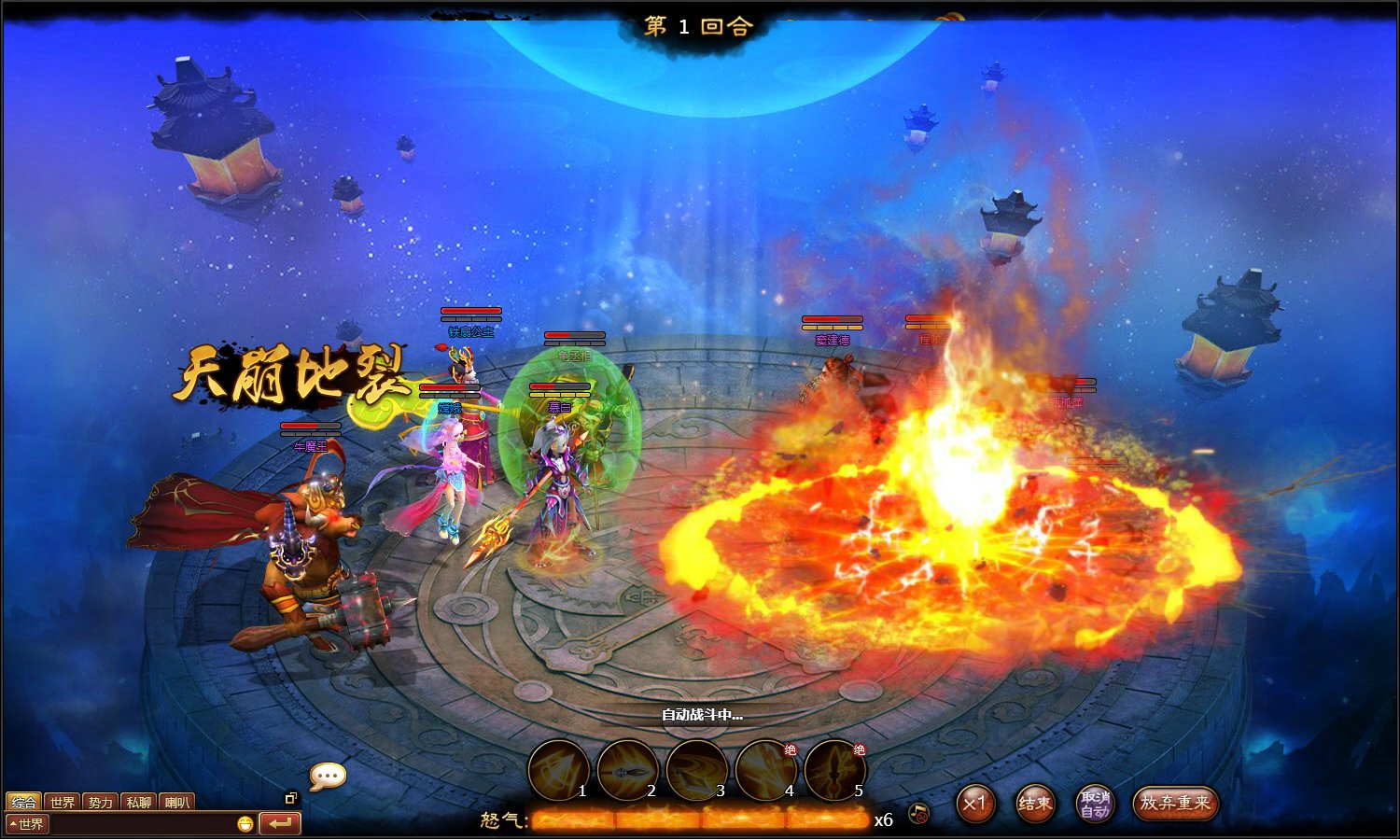Toggle the music mute icon

[918, 813]
